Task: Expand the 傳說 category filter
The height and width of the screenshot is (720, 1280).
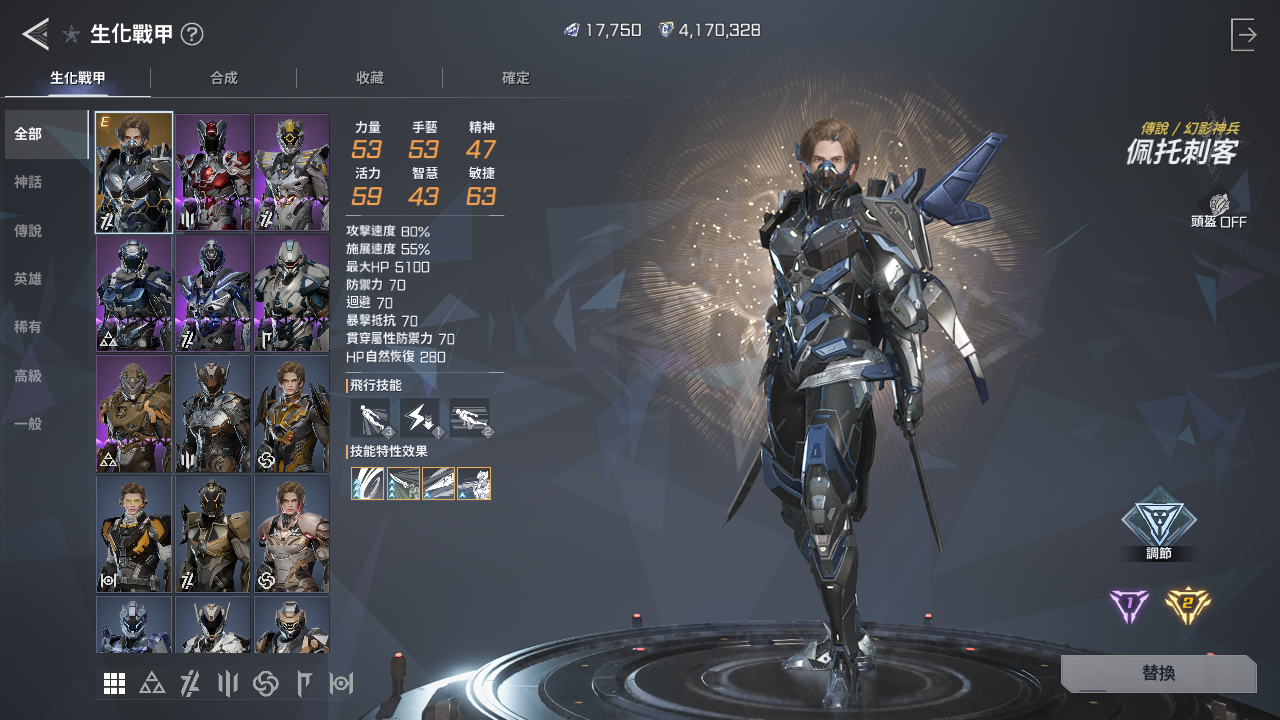Action: (27, 230)
